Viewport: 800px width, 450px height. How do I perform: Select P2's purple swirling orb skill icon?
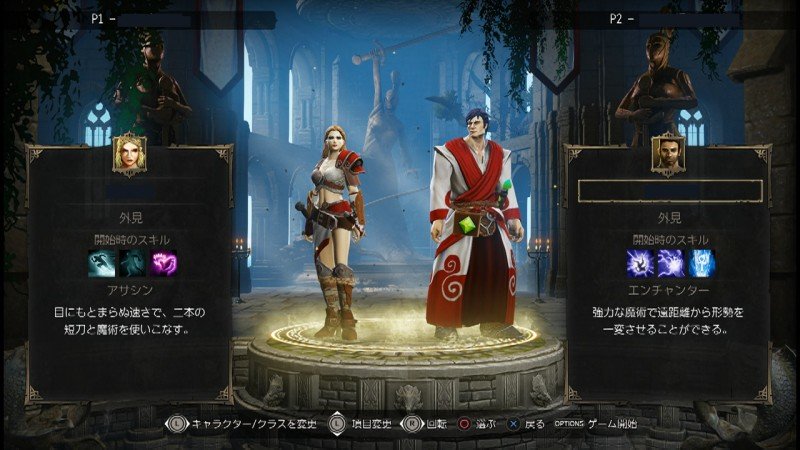[x=638, y=262]
